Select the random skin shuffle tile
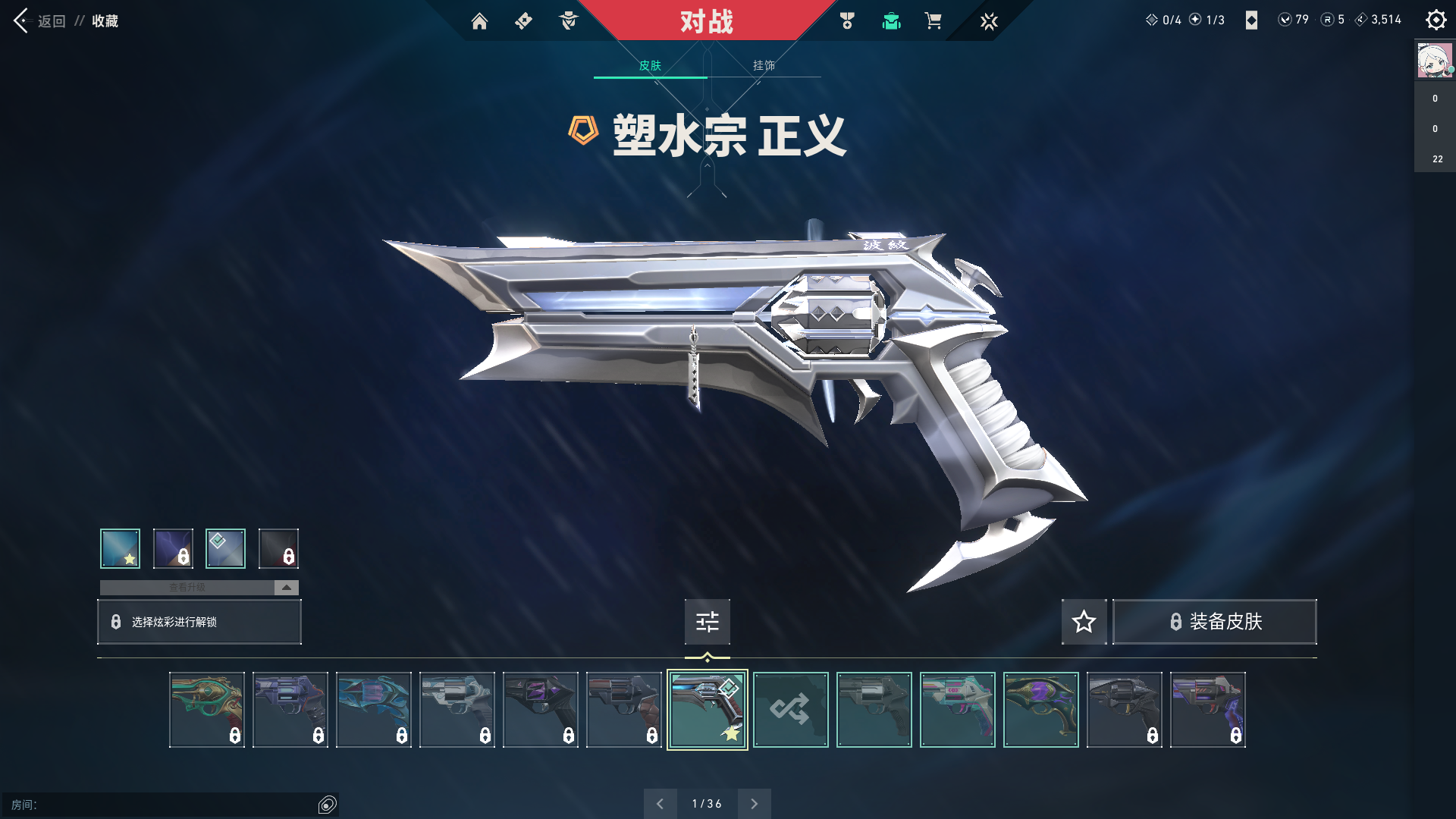Image resolution: width=1456 pixels, height=819 pixels. [x=791, y=710]
